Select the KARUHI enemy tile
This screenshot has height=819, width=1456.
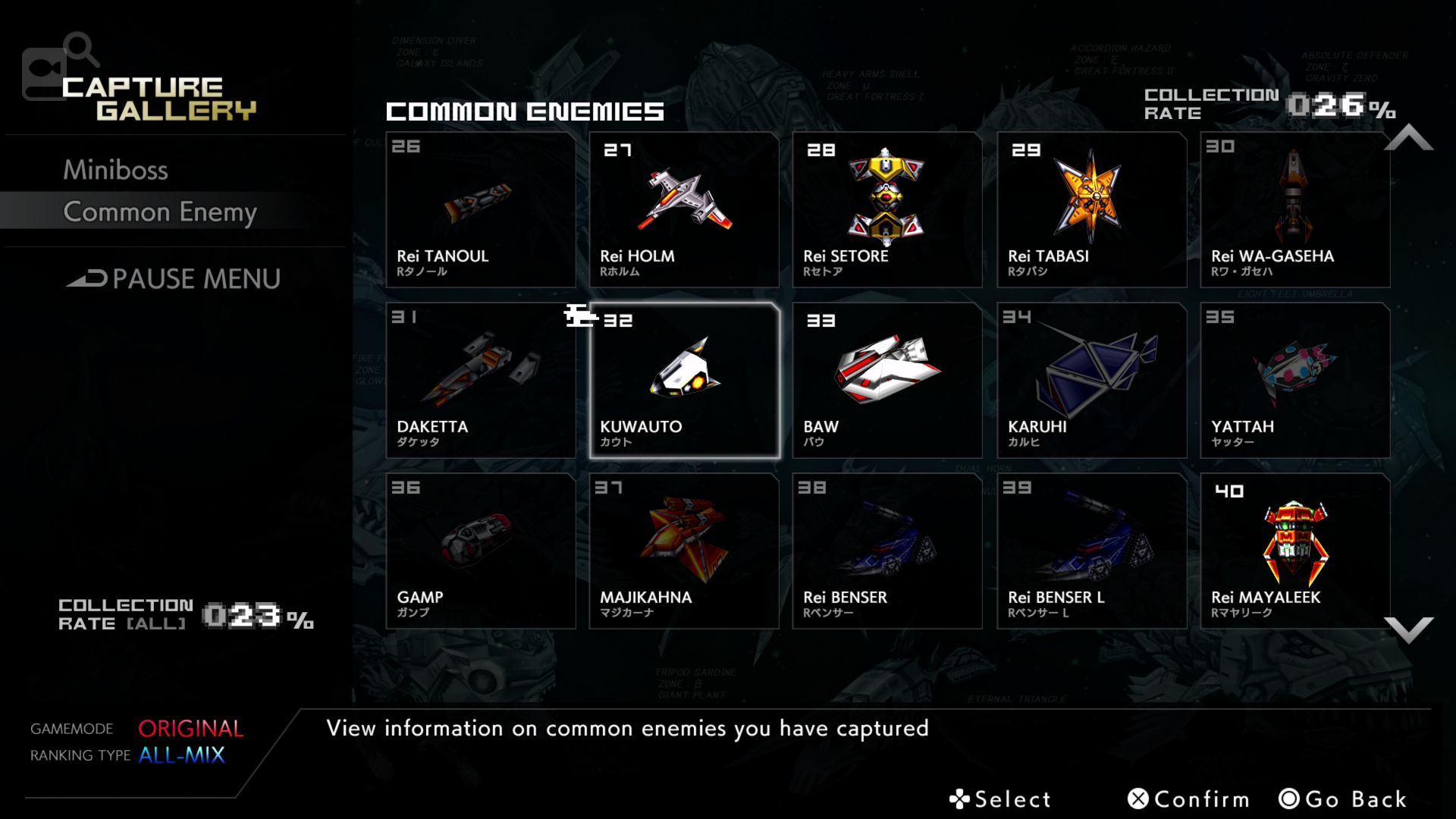(x=1091, y=381)
